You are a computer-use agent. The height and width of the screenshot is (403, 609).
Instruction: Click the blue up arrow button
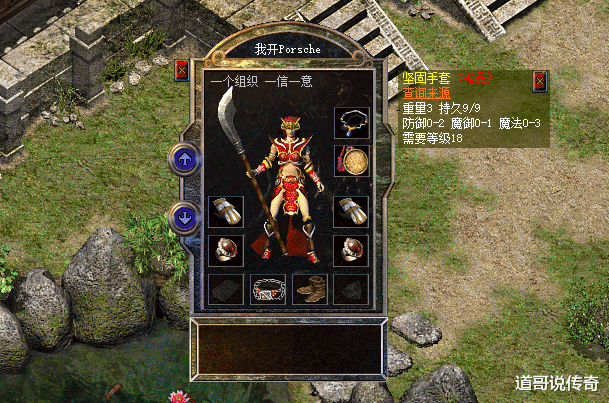click(184, 158)
